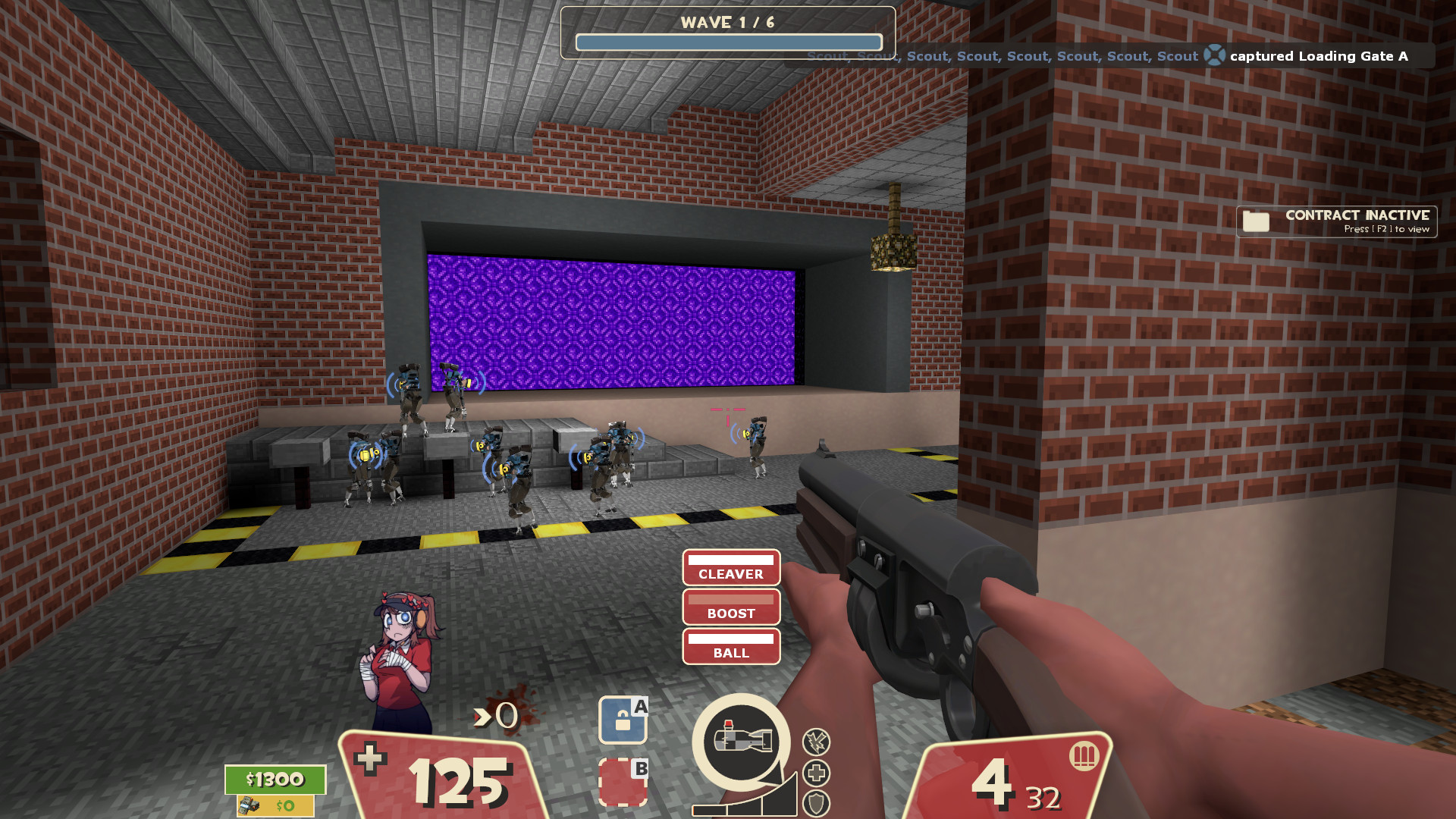Click the cash stack icon beside $0
Image resolution: width=1456 pixels, height=819 pixels.
coord(251,806)
